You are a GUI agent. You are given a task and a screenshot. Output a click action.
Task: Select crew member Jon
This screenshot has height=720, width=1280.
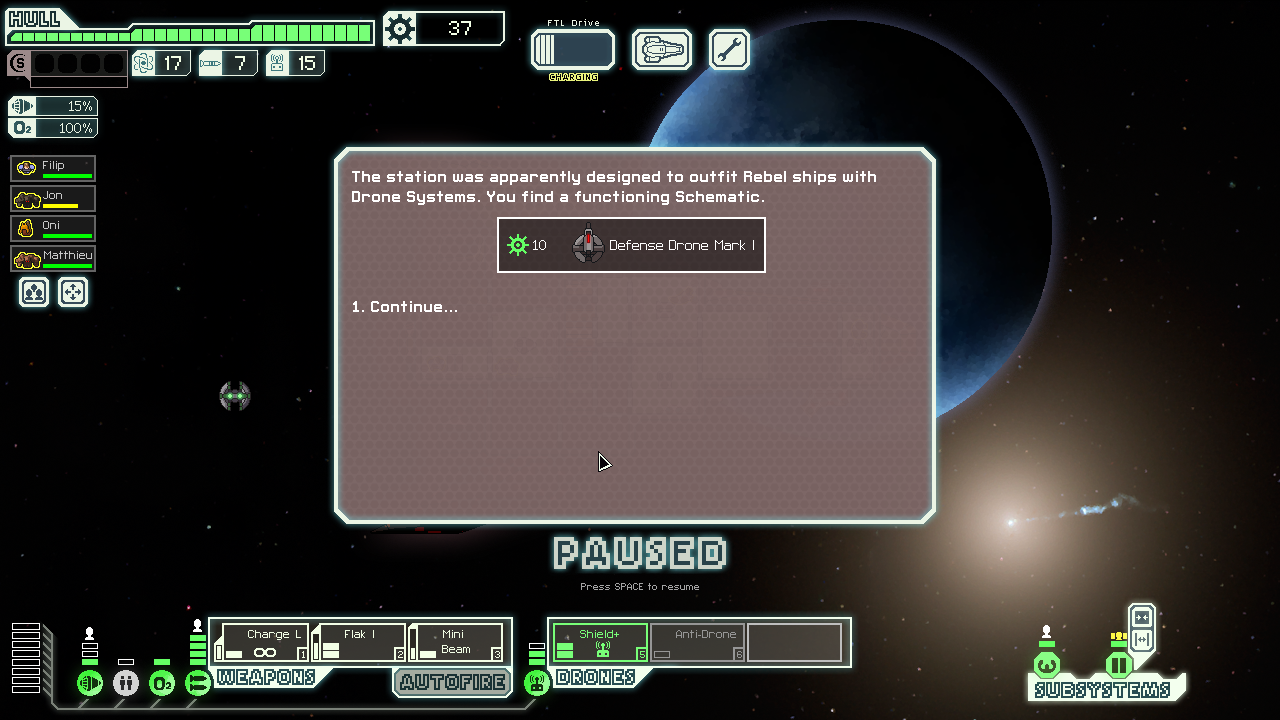click(53, 198)
